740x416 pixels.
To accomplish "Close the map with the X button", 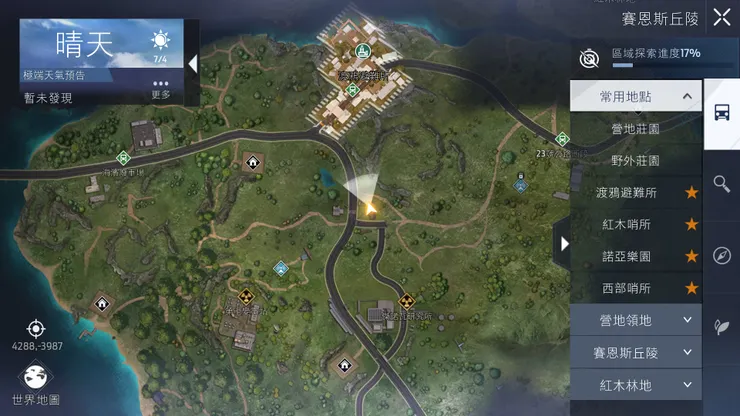I will [722, 17].
